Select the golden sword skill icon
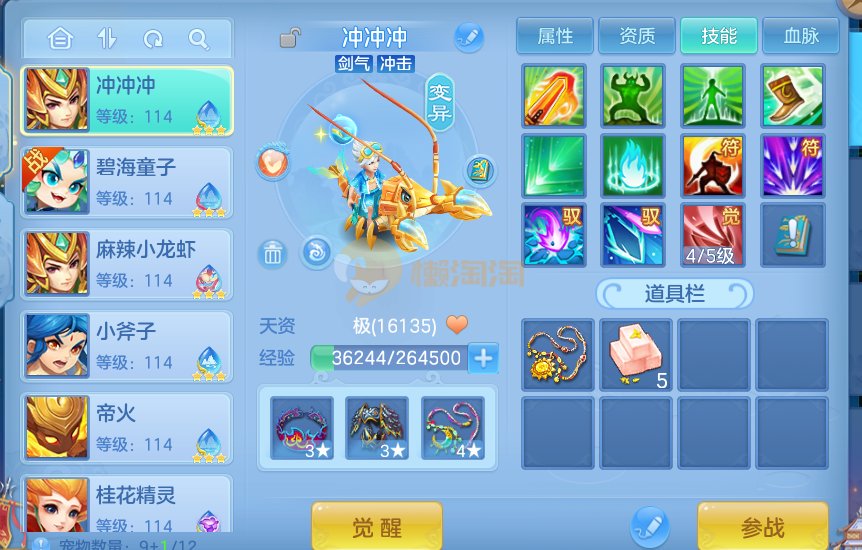 [553, 96]
